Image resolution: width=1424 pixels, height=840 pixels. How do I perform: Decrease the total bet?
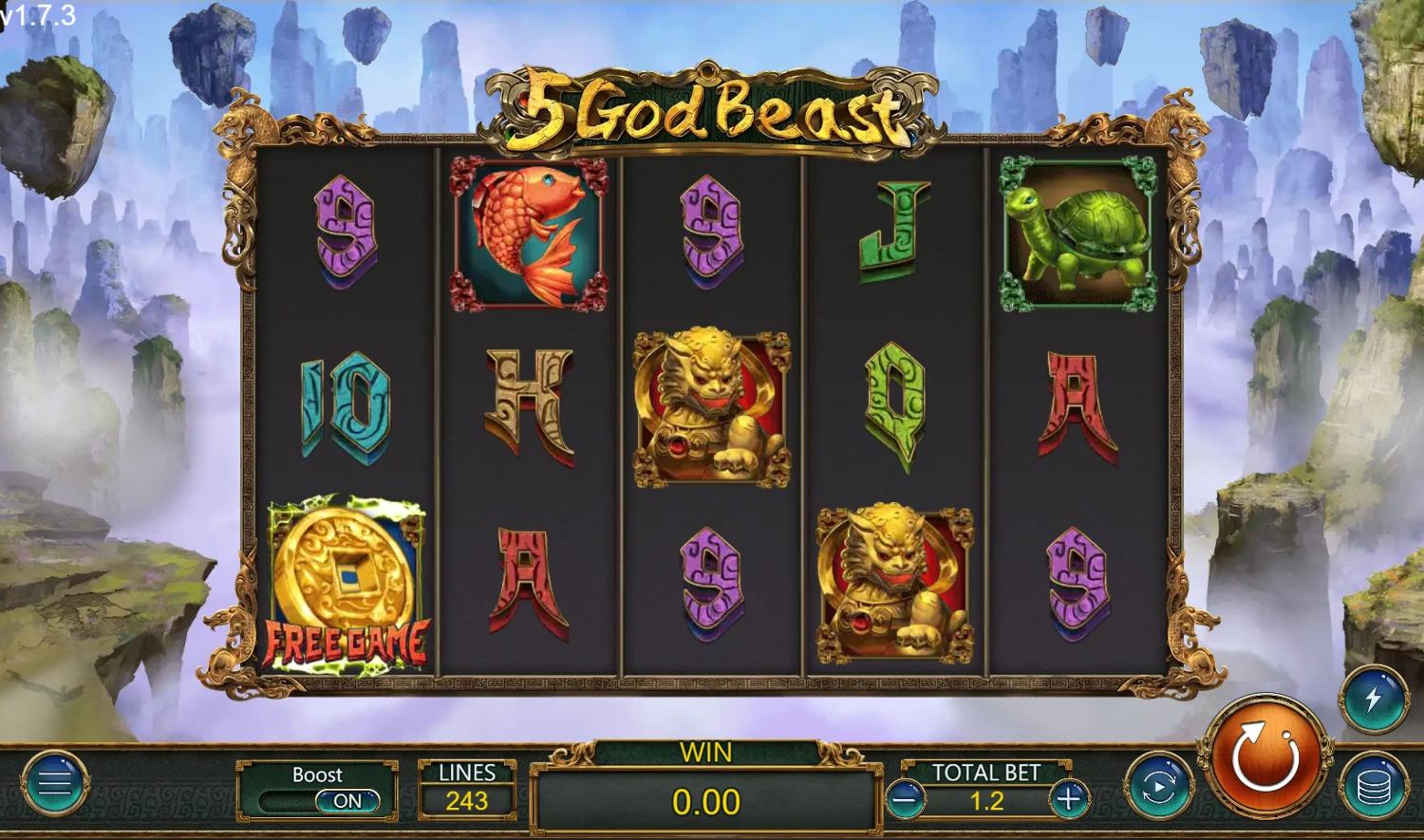click(905, 800)
